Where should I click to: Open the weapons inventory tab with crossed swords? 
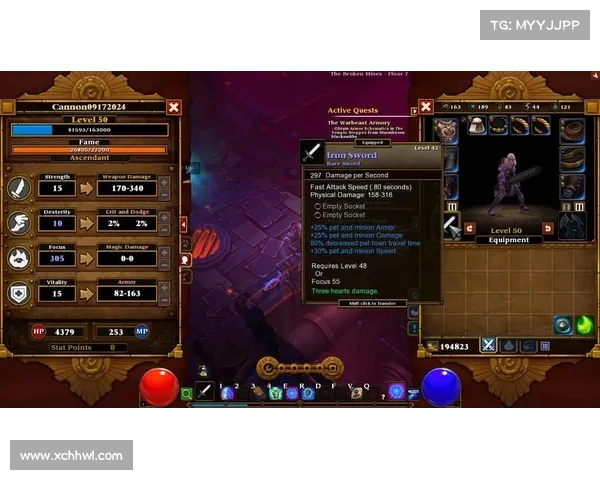pos(488,345)
